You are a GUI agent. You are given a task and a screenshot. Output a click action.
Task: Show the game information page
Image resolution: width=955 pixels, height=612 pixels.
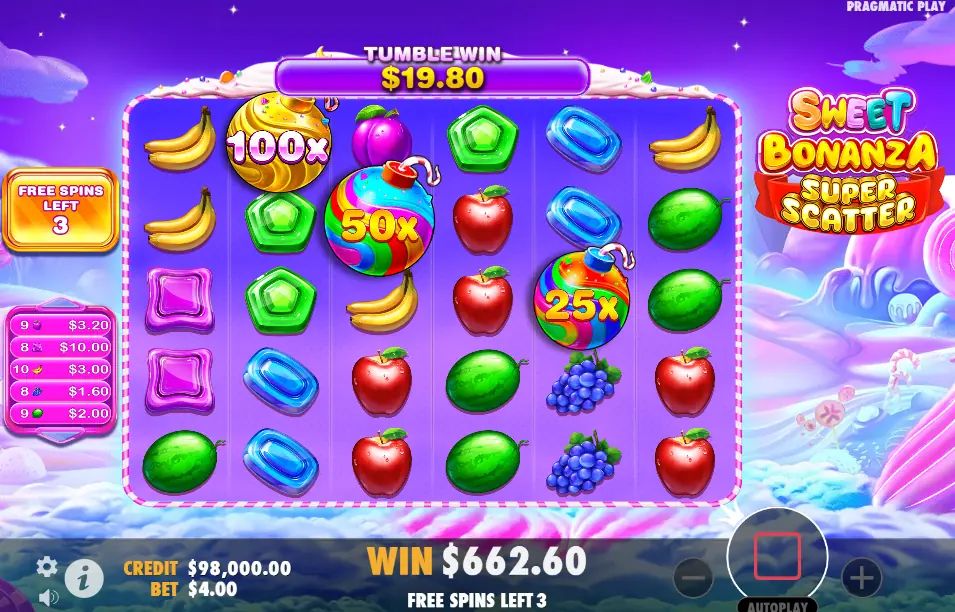pos(84,577)
